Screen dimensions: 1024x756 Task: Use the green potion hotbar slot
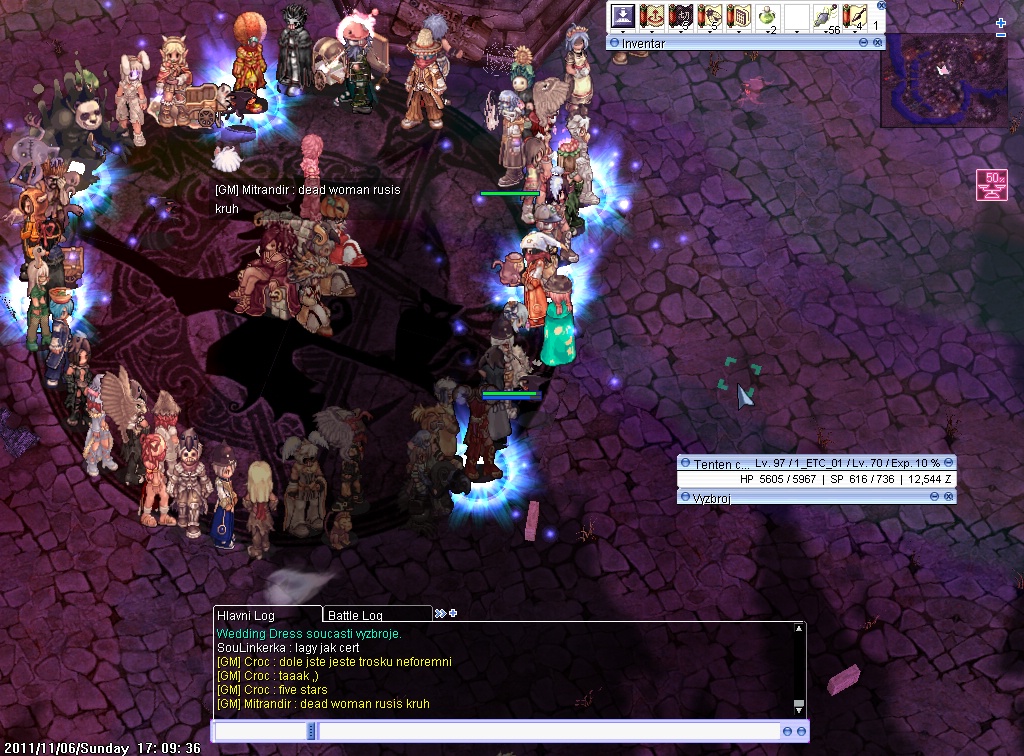pyautogui.click(x=768, y=17)
